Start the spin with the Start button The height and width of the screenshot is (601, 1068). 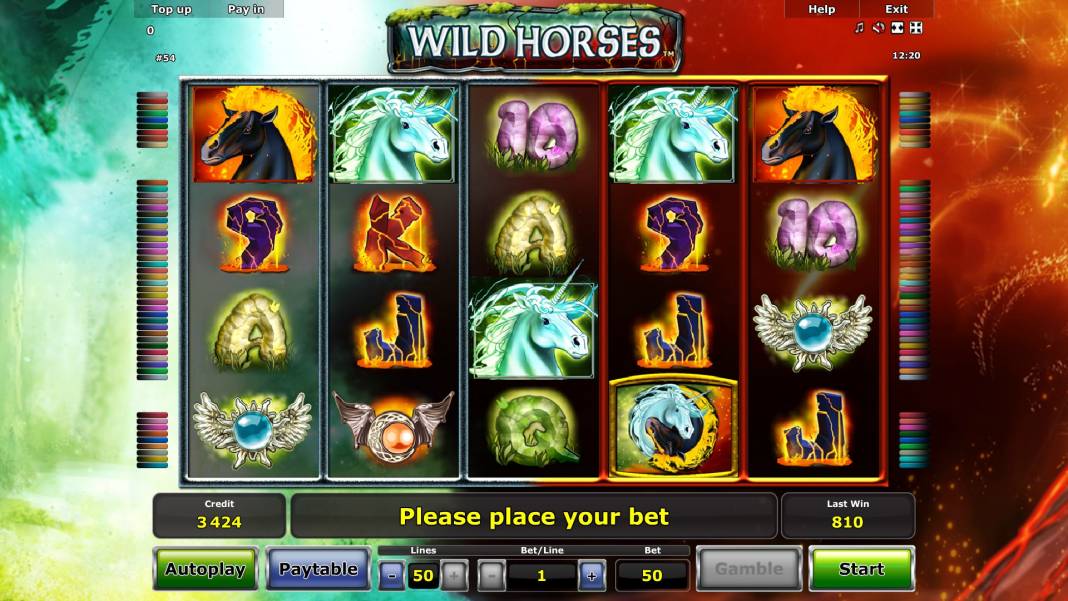[861, 569]
